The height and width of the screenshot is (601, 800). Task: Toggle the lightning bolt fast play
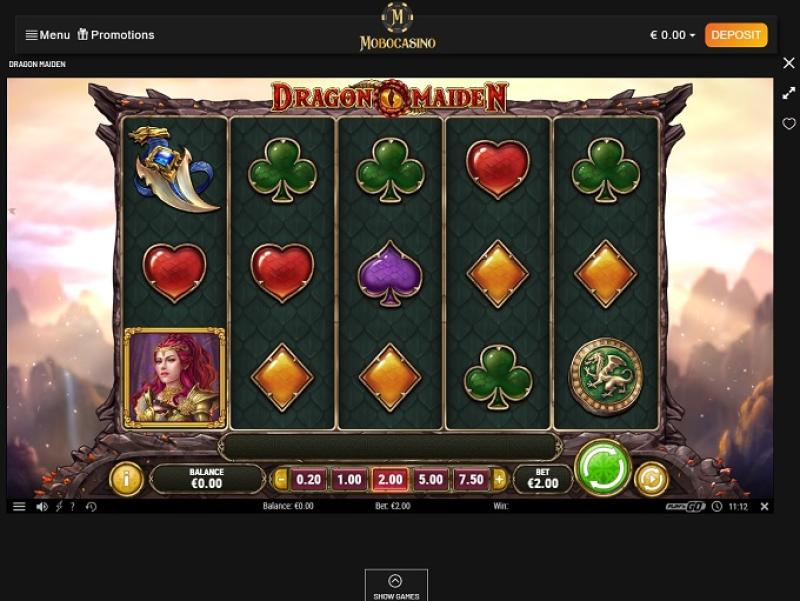[58, 507]
